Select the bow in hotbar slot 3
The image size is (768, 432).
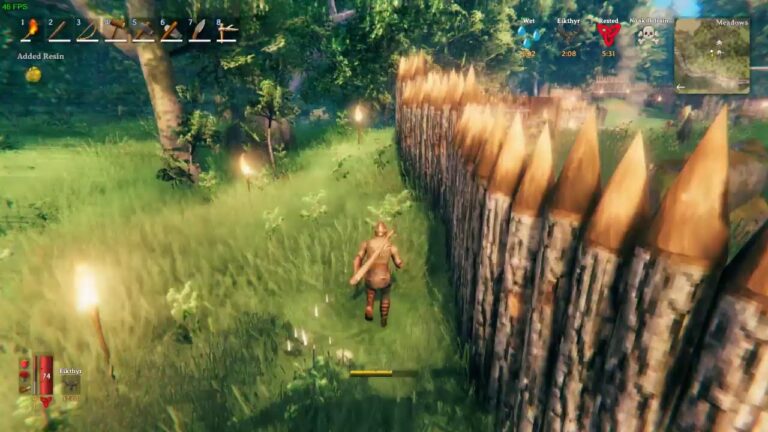coord(87,31)
